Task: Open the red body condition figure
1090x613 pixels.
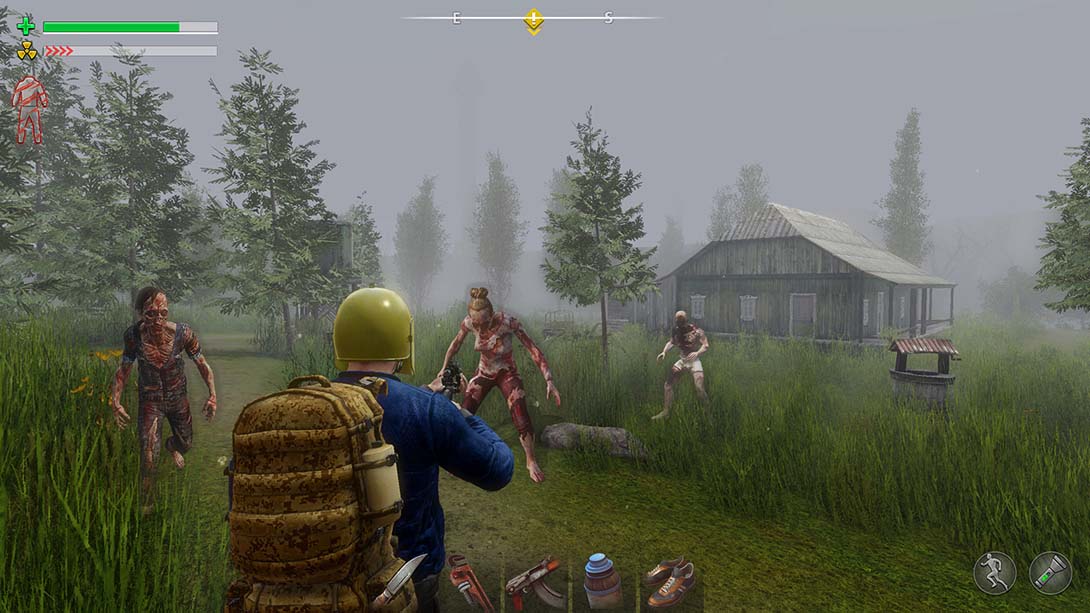Action: pos(29,109)
